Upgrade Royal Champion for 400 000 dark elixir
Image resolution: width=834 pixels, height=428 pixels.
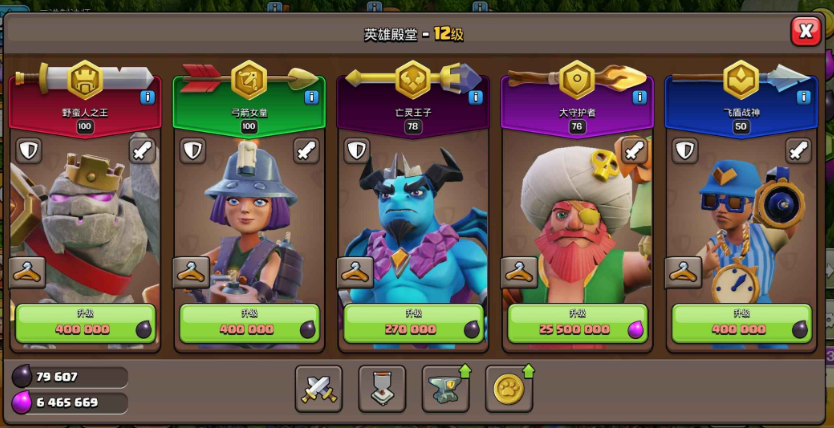742,324
